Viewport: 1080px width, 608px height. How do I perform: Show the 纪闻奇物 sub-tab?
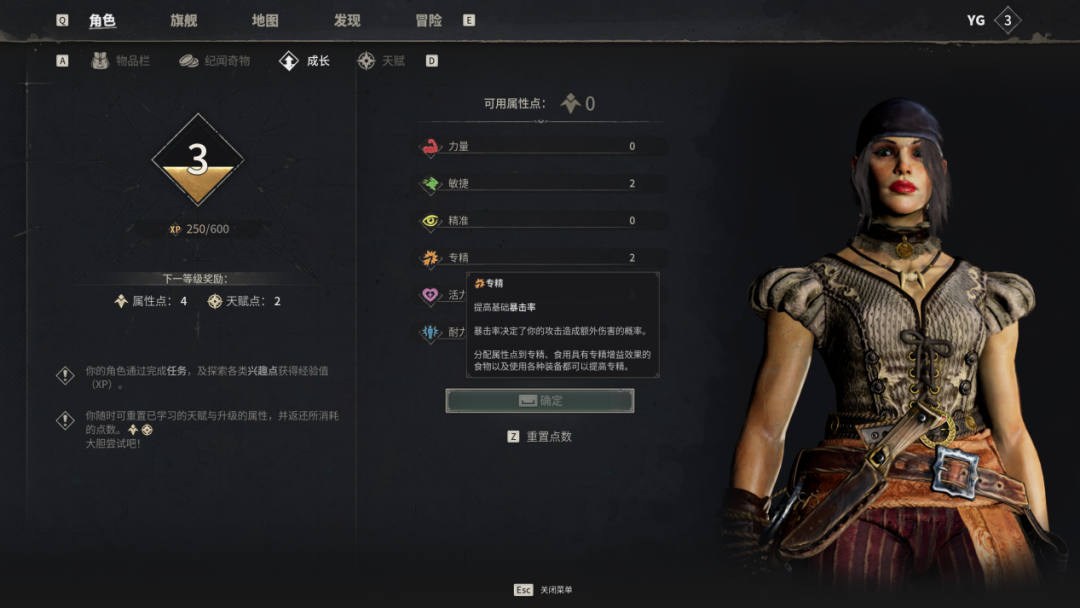pos(215,61)
